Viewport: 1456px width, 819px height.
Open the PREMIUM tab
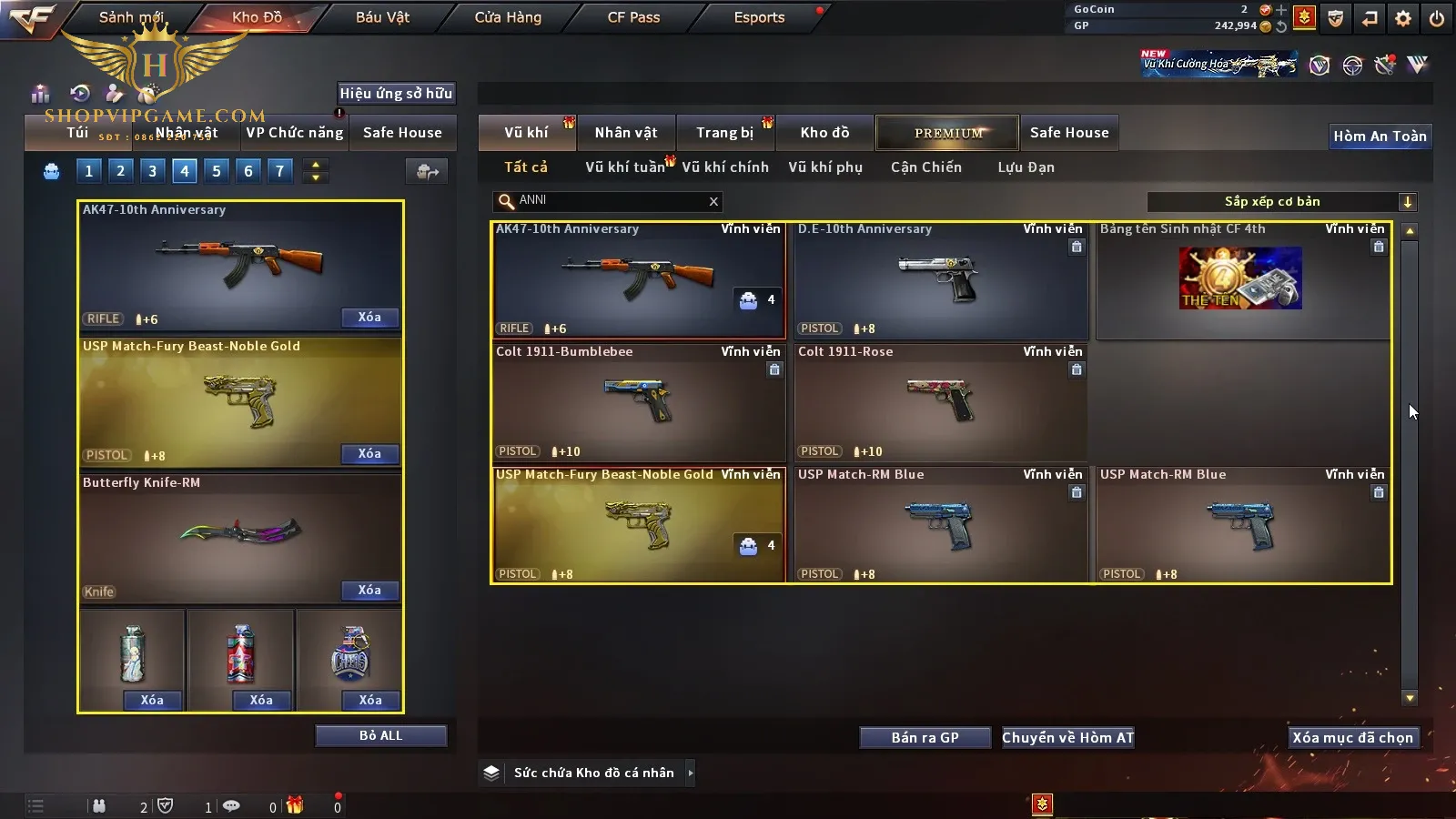(948, 133)
